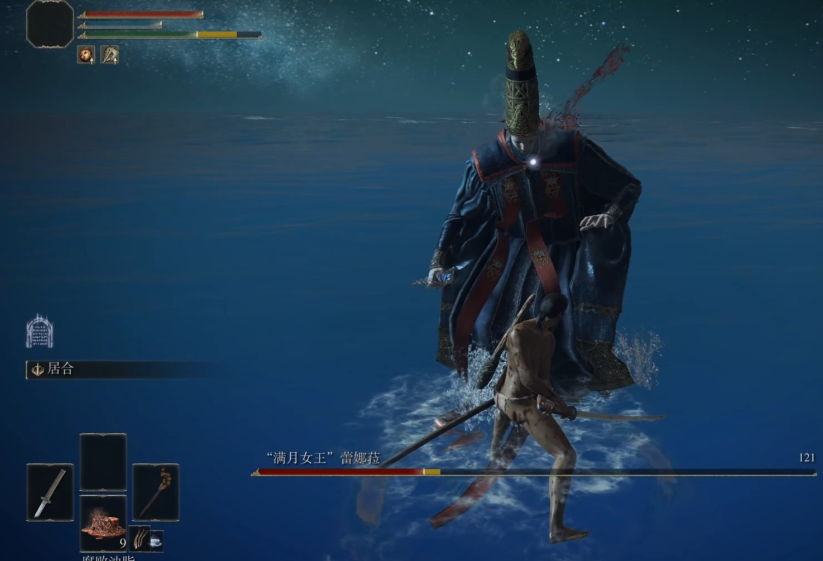Image resolution: width=823 pixels, height=561 pixels.
Task: Use the grease item with count 9
Action: pyautogui.click(x=103, y=523)
